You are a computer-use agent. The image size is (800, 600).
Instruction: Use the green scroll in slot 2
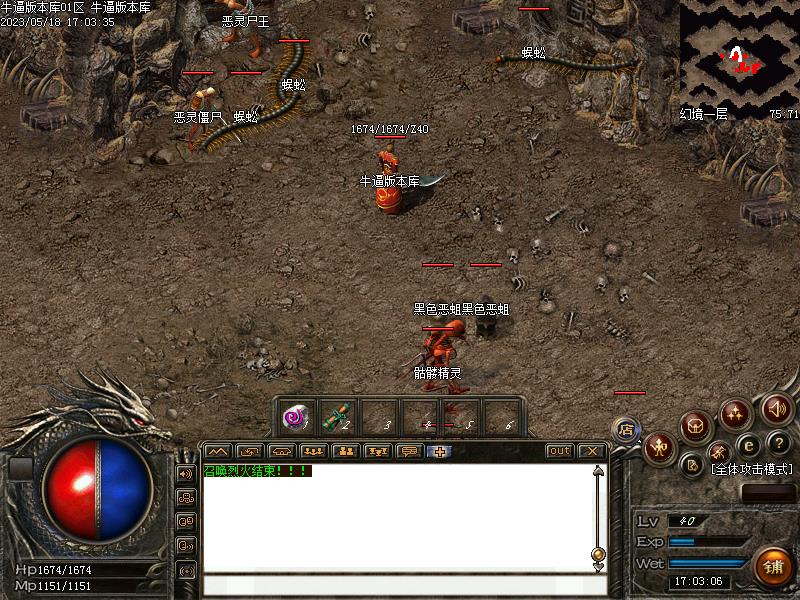(338, 416)
